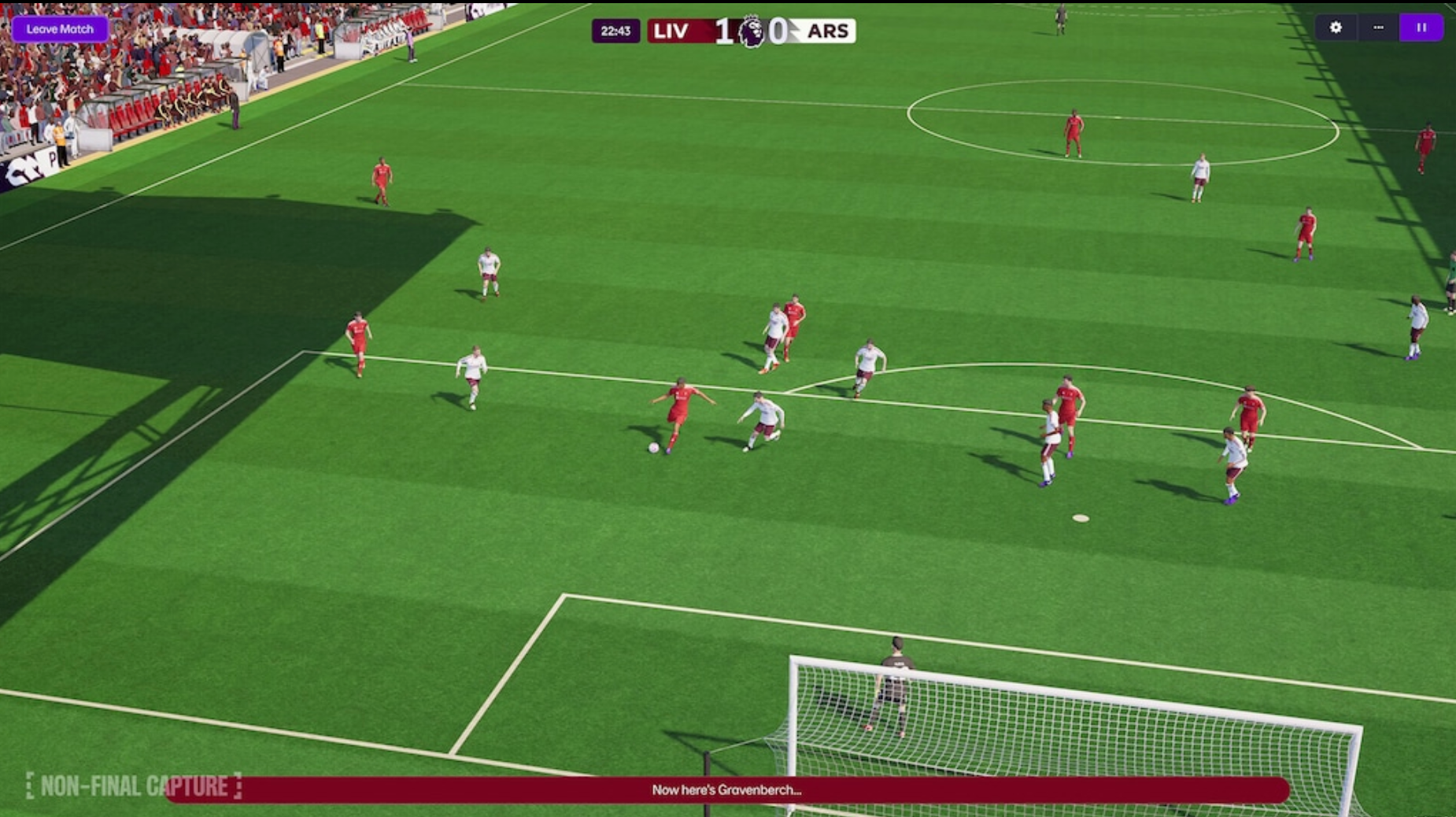
Task: Expand match details by clicking ARS label
Action: [x=827, y=31]
